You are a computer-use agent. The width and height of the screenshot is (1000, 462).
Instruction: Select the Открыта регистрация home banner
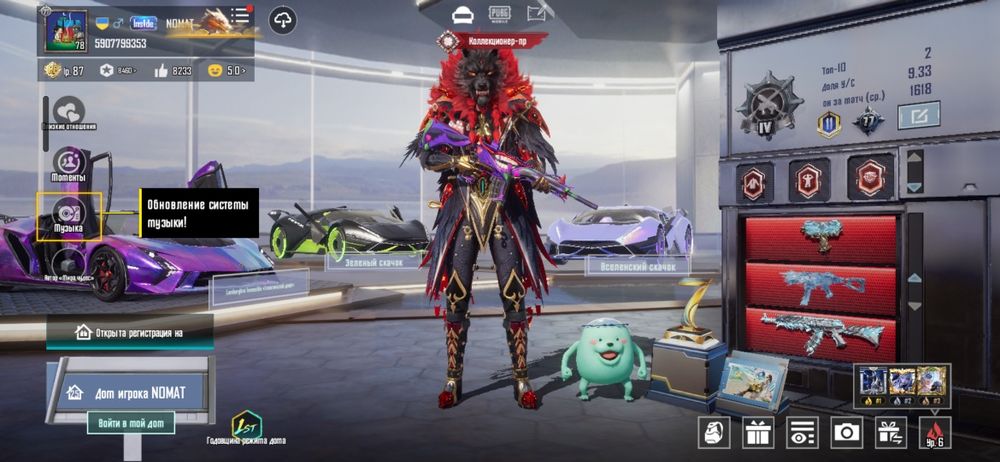coord(129,331)
